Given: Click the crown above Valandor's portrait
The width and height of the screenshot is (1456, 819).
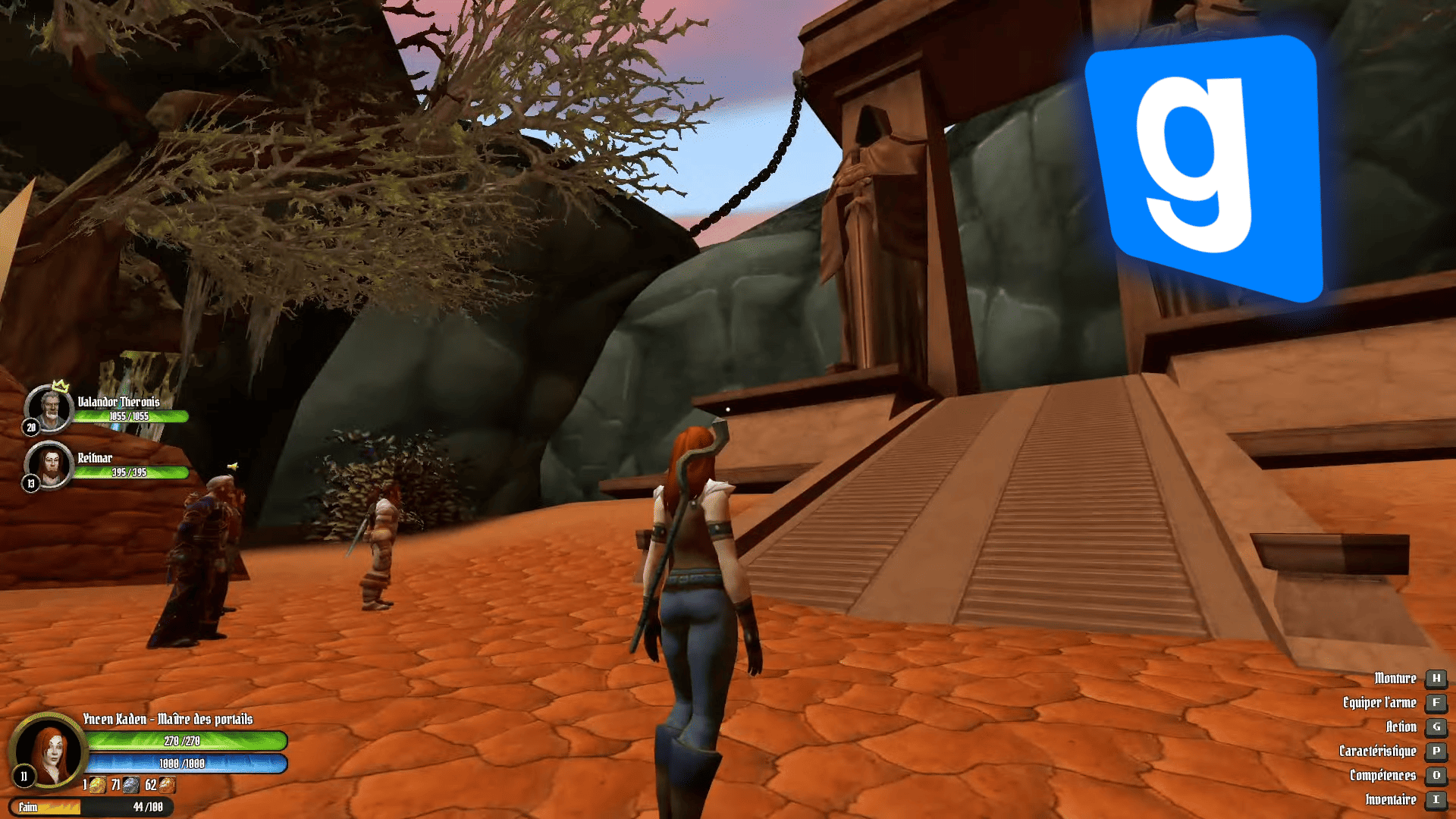Looking at the screenshot, I should point(59,387).
